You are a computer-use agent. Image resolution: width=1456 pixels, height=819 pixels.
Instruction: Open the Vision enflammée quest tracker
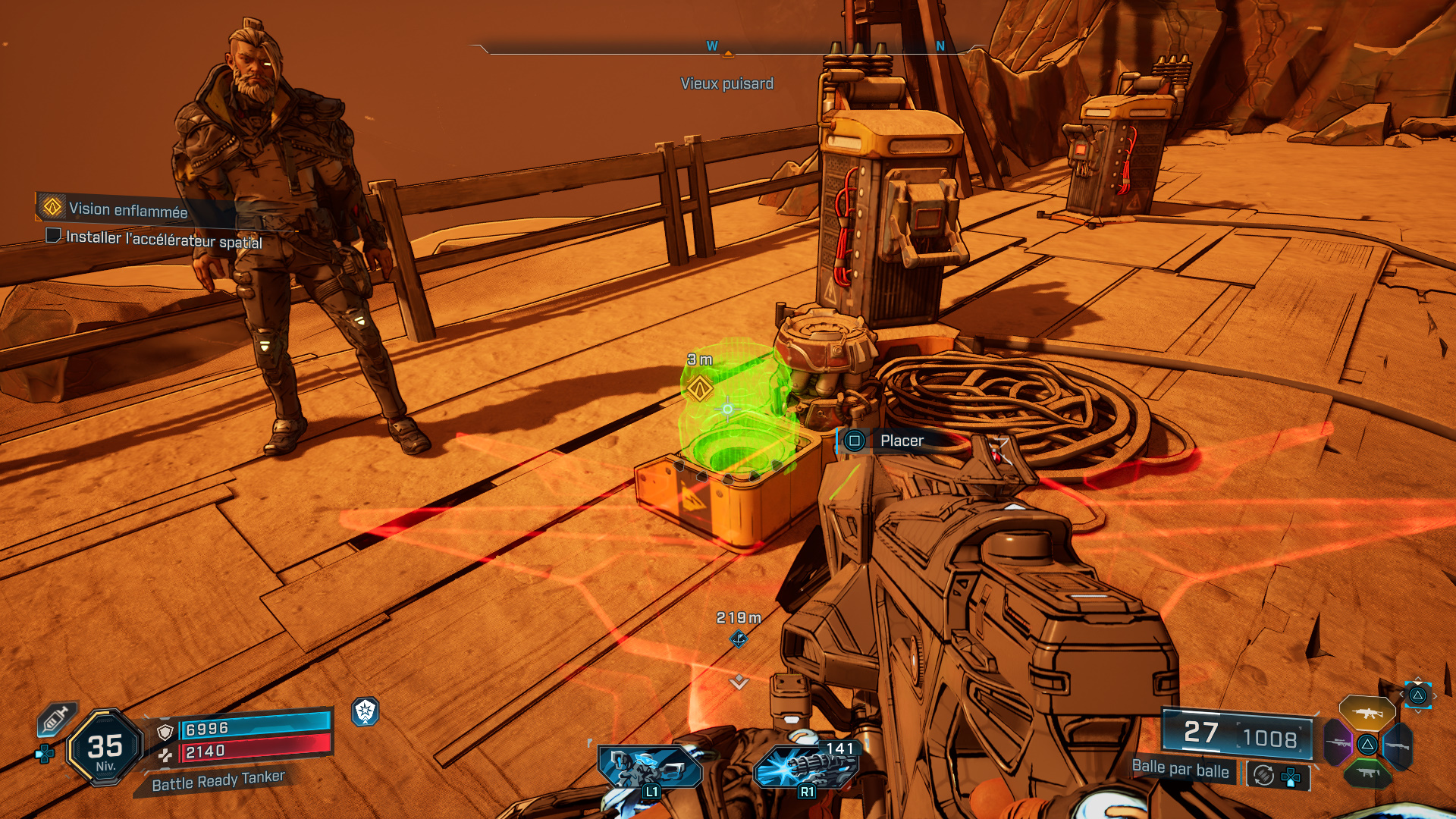coord(127,209)
